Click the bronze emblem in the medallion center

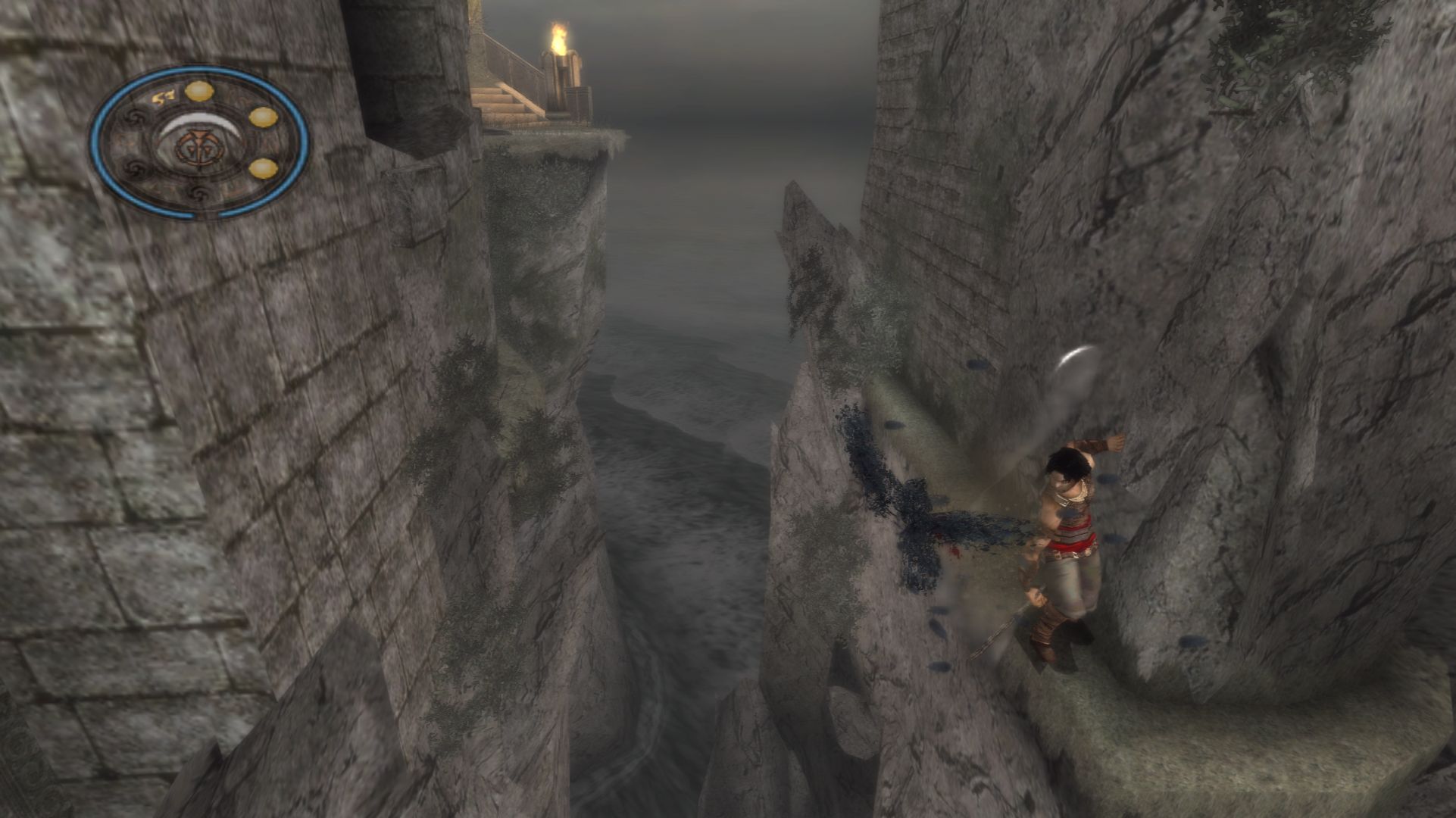192,146
